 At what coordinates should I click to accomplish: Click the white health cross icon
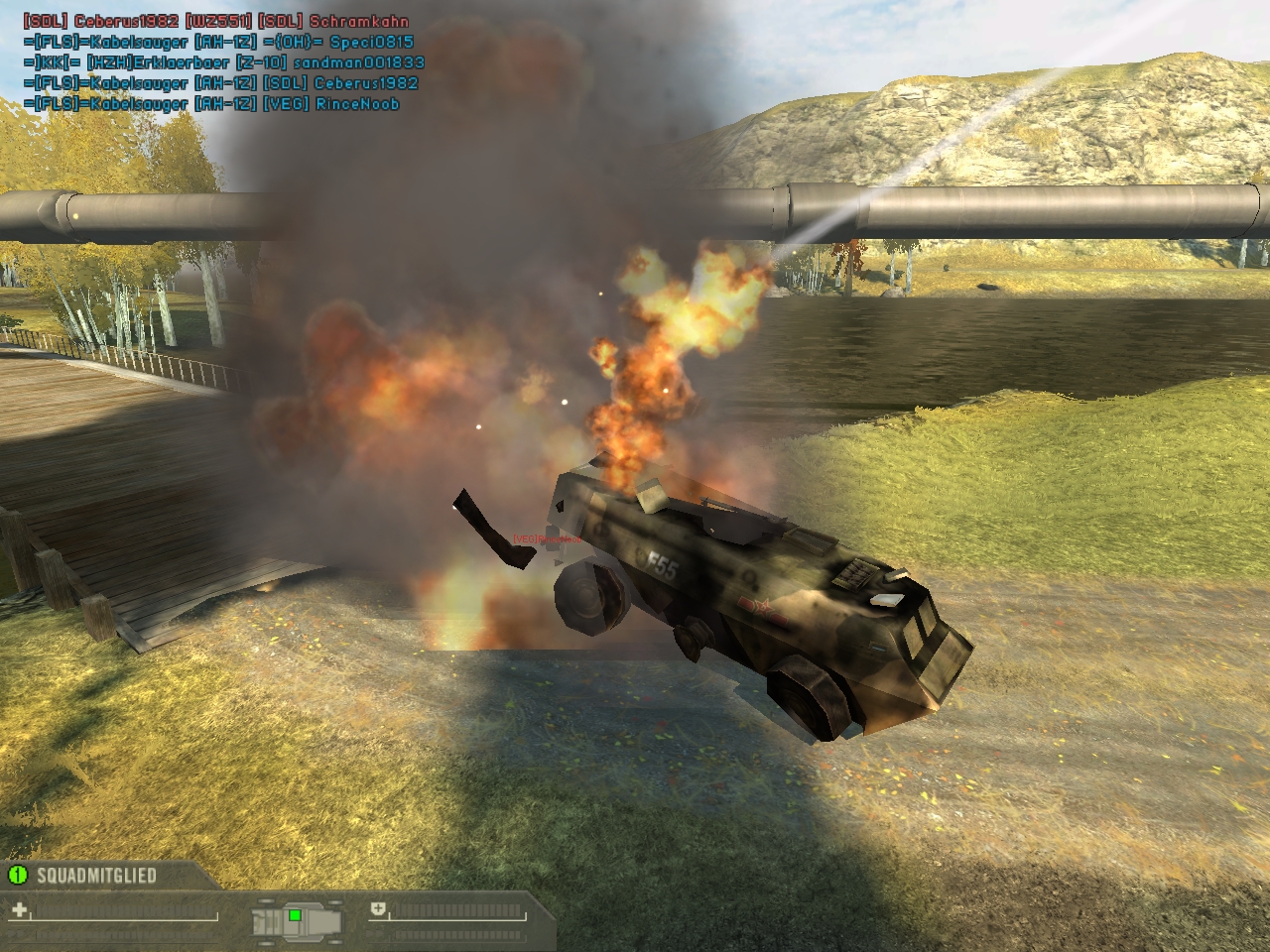[20, 909]
